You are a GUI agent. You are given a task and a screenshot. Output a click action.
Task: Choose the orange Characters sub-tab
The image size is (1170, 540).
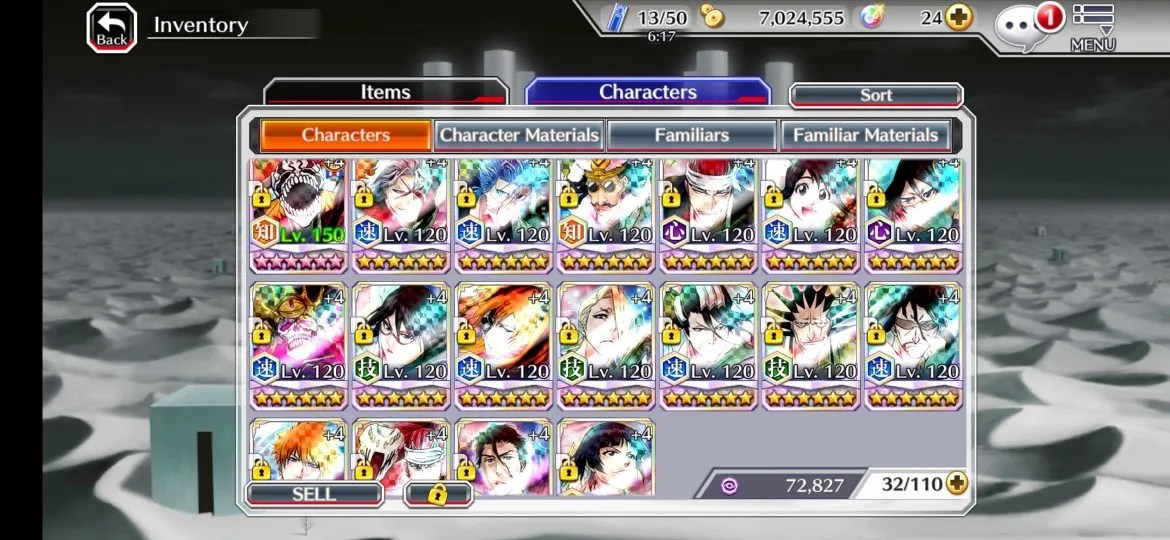point(346,135)
